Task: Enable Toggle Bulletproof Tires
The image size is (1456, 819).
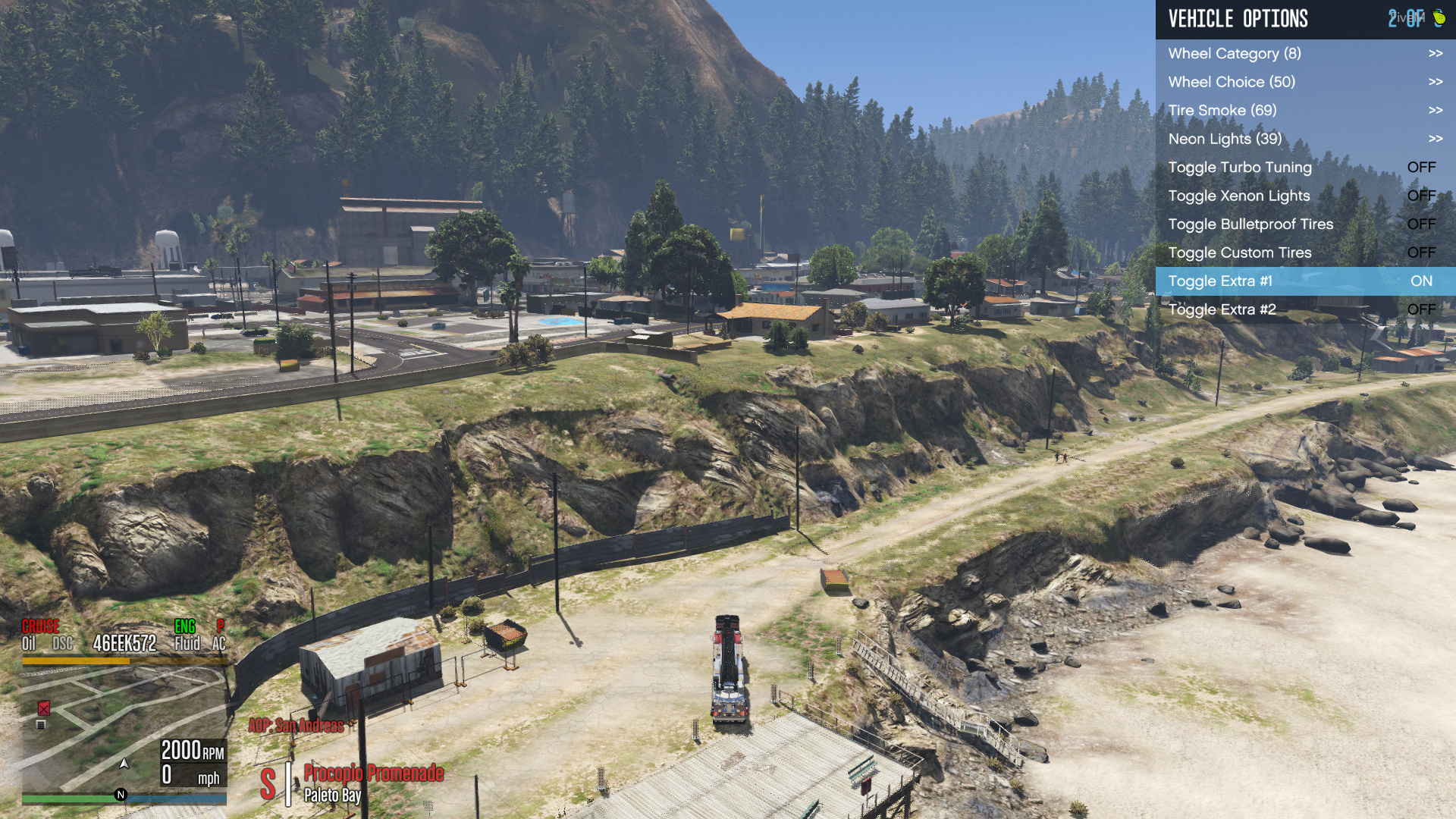Action: pos(1301,224)
